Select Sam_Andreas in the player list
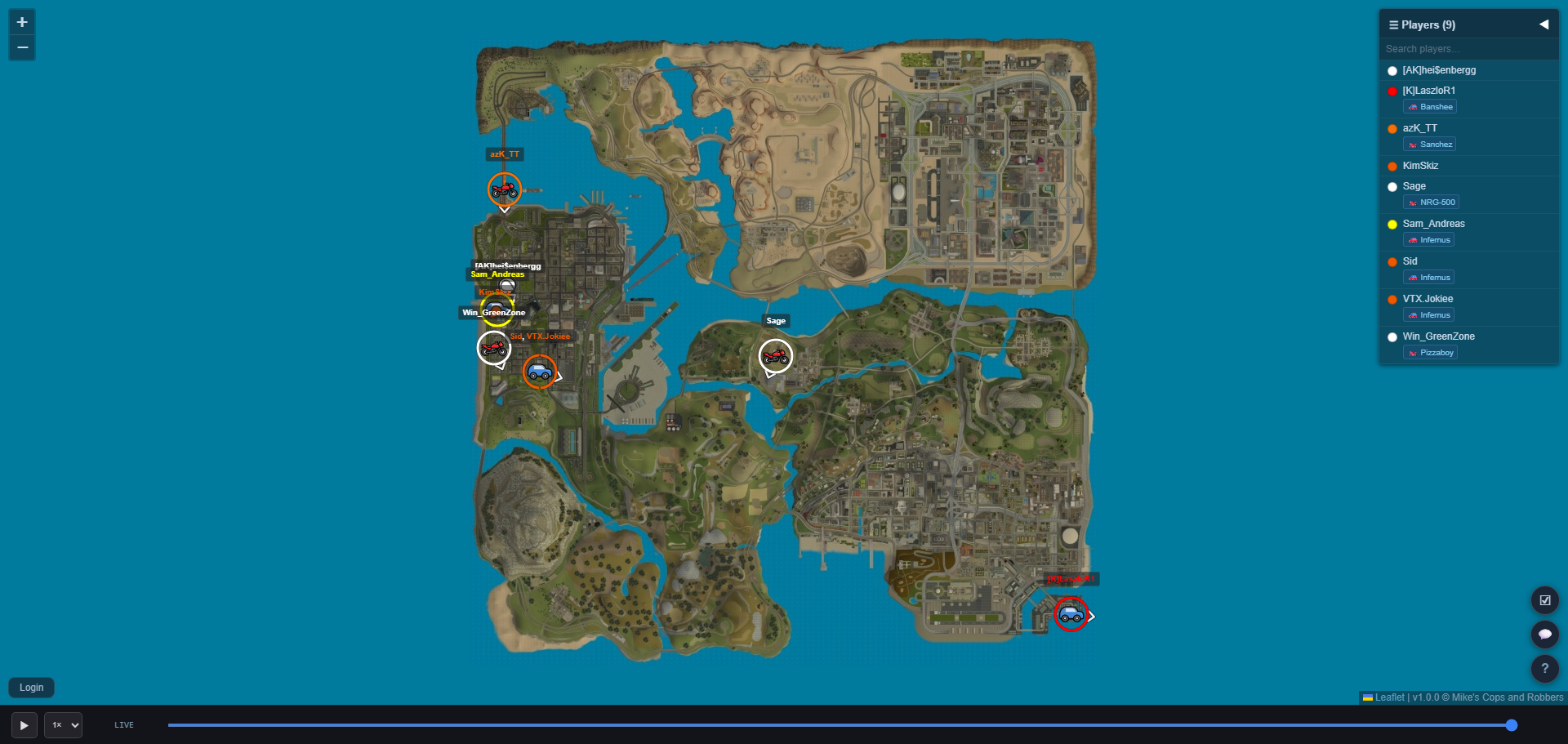Image resolution: width=1568 pixels, height=744 pixels. pos(1433,224)
